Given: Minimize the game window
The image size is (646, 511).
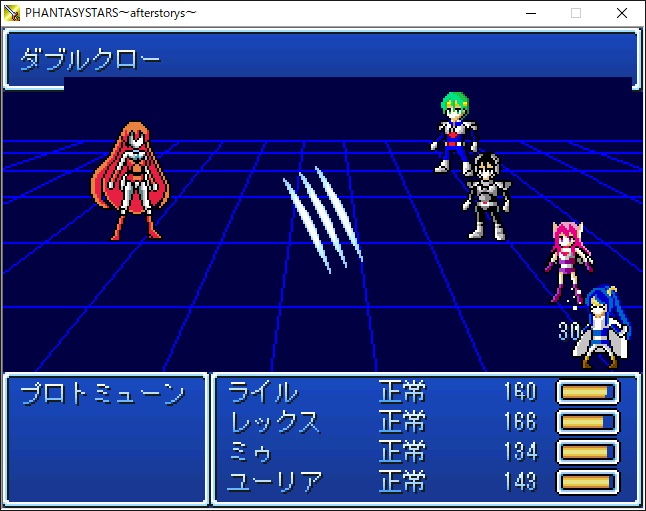Looking at the screenshot, I should (x=529, y=13).
